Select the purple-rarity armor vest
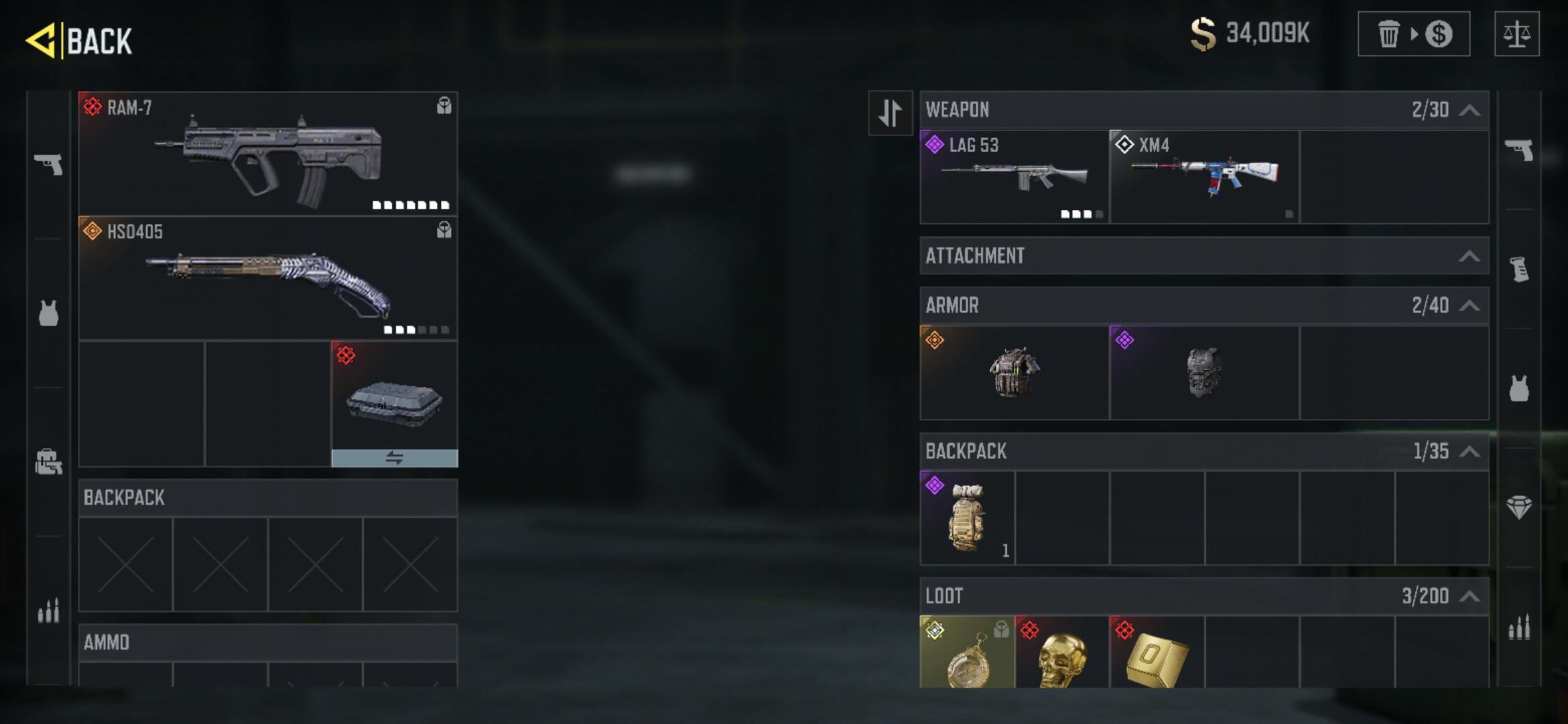Image resolution: width=1568 pixels, height=724 pixels. 1204,373
